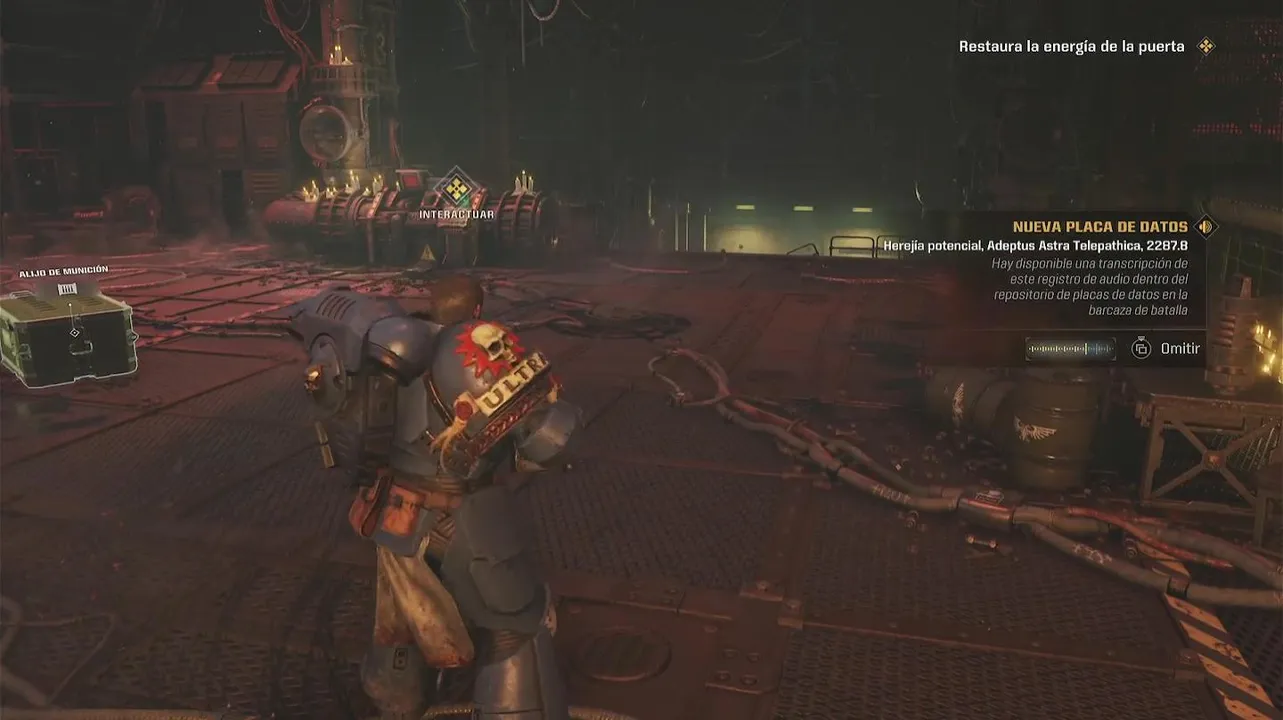Click the audio log waveform bar

click(1070, 348)
